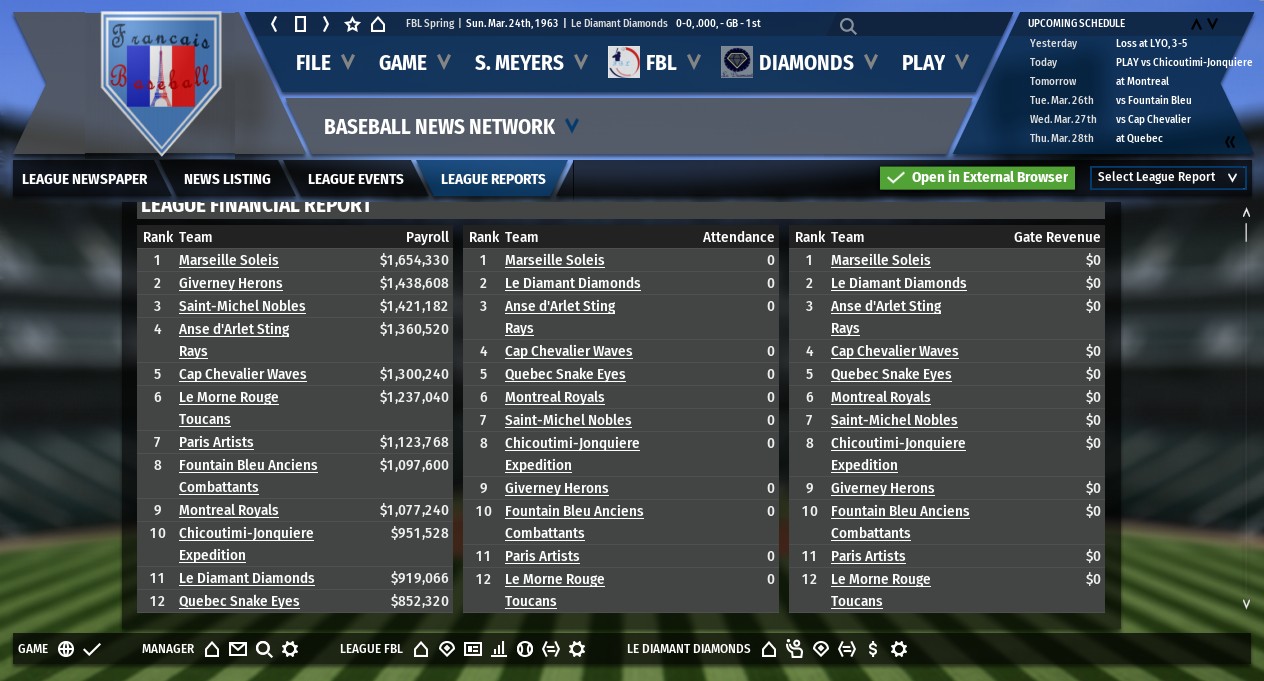The image size is (1264, 681).
Task: Switch to the League Events tab
Action: point(355,179)
